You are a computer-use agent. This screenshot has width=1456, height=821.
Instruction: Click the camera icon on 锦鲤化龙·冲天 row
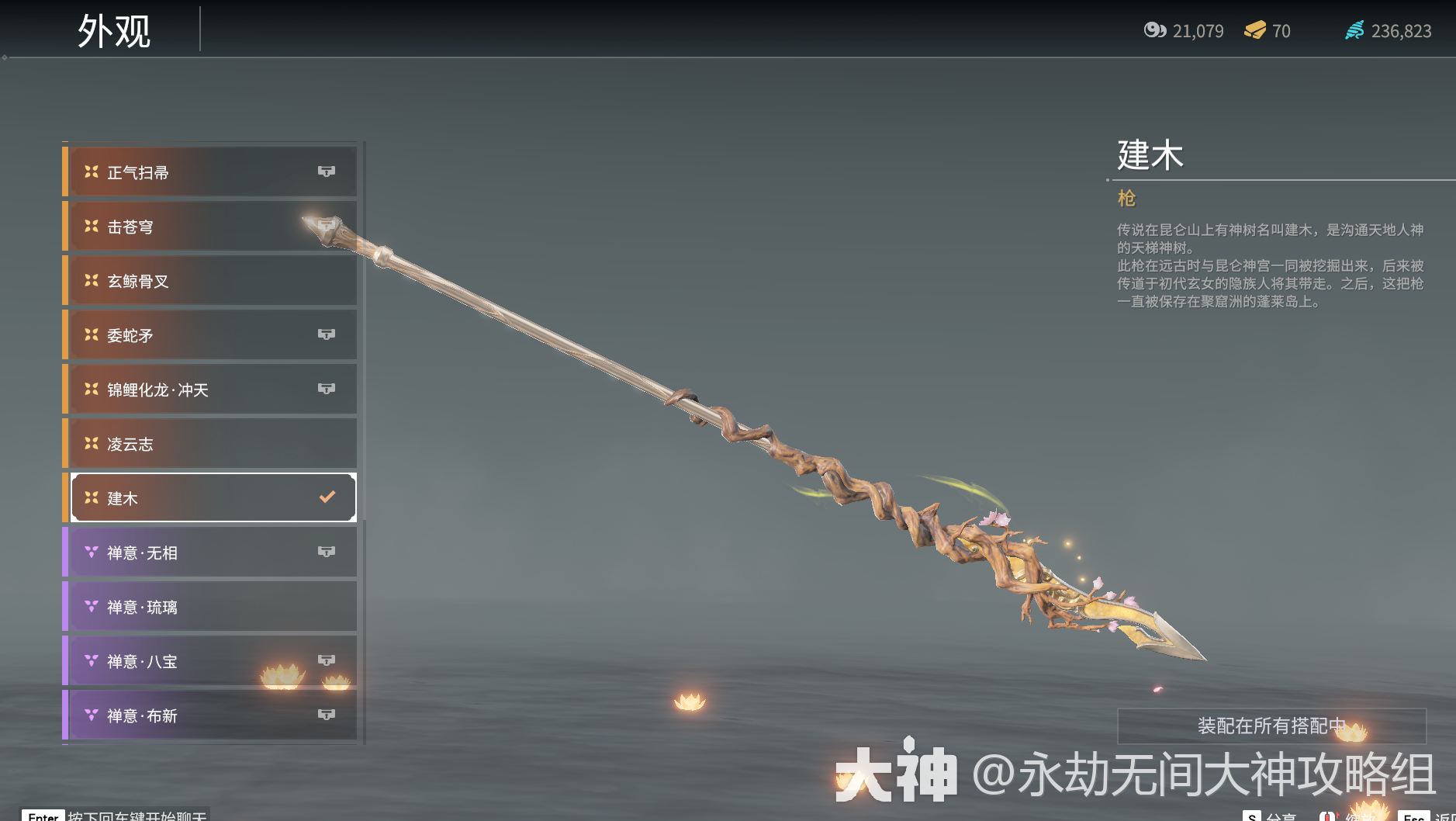327,389
